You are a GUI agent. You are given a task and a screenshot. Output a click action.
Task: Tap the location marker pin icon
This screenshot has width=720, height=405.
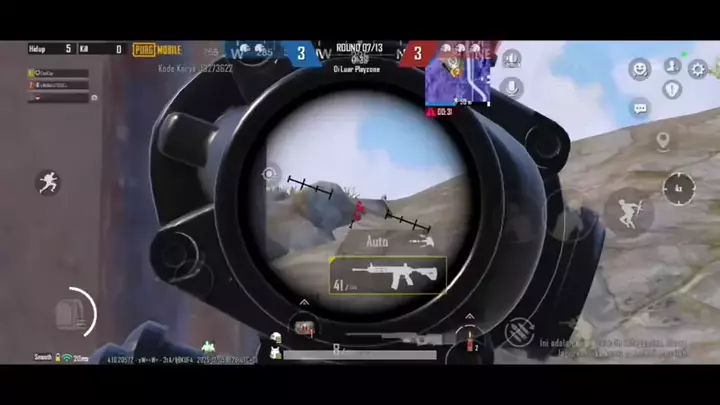[x=662, y=140]
